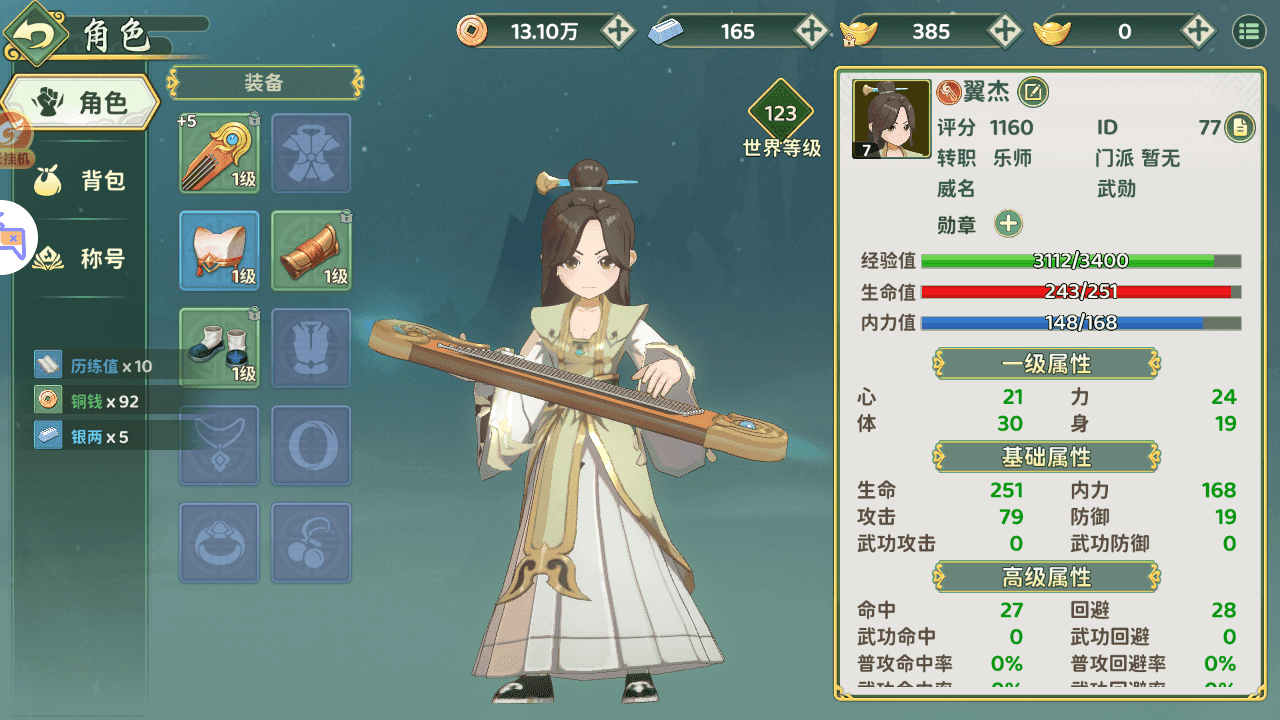This screenshot has width=1280, height=720.
Task: Inspect the level-1 shoes equipment slot
Action: (x=219, y=348)
